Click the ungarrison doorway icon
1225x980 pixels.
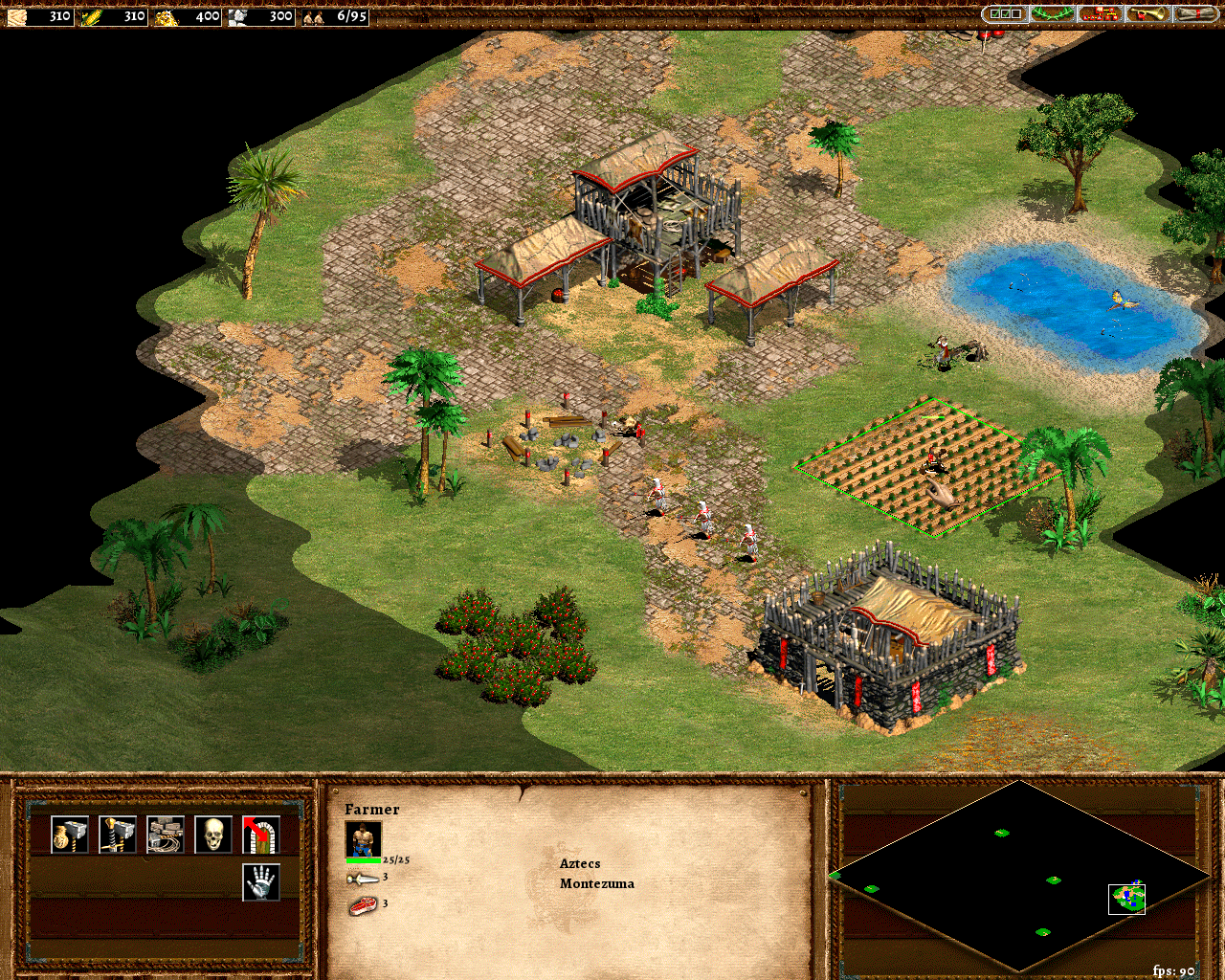[x=261, y=835]
